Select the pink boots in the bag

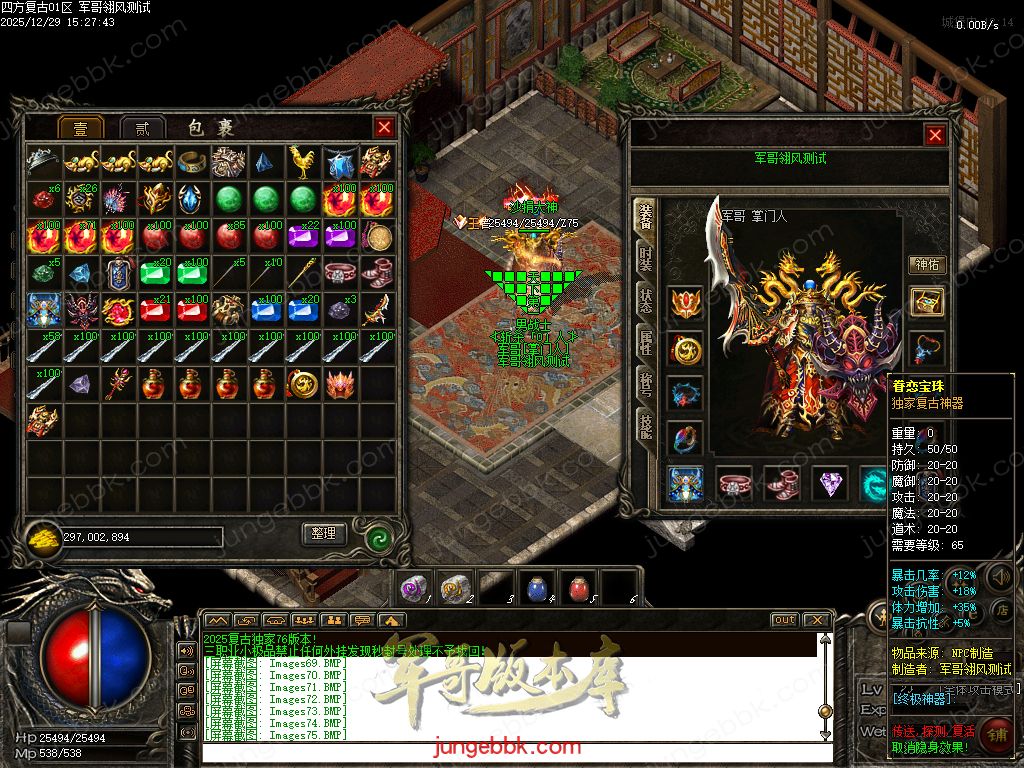coord(377,271)
